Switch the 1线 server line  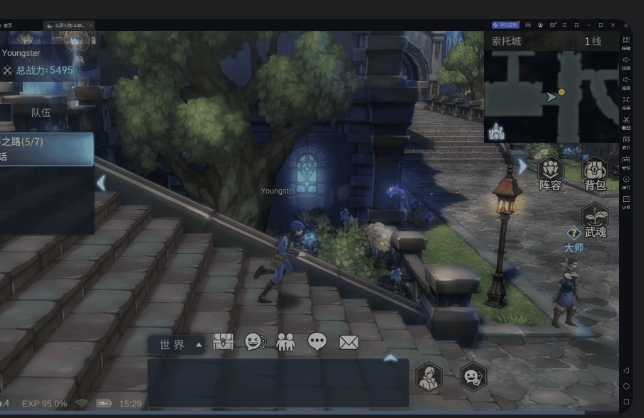point(593,41)
